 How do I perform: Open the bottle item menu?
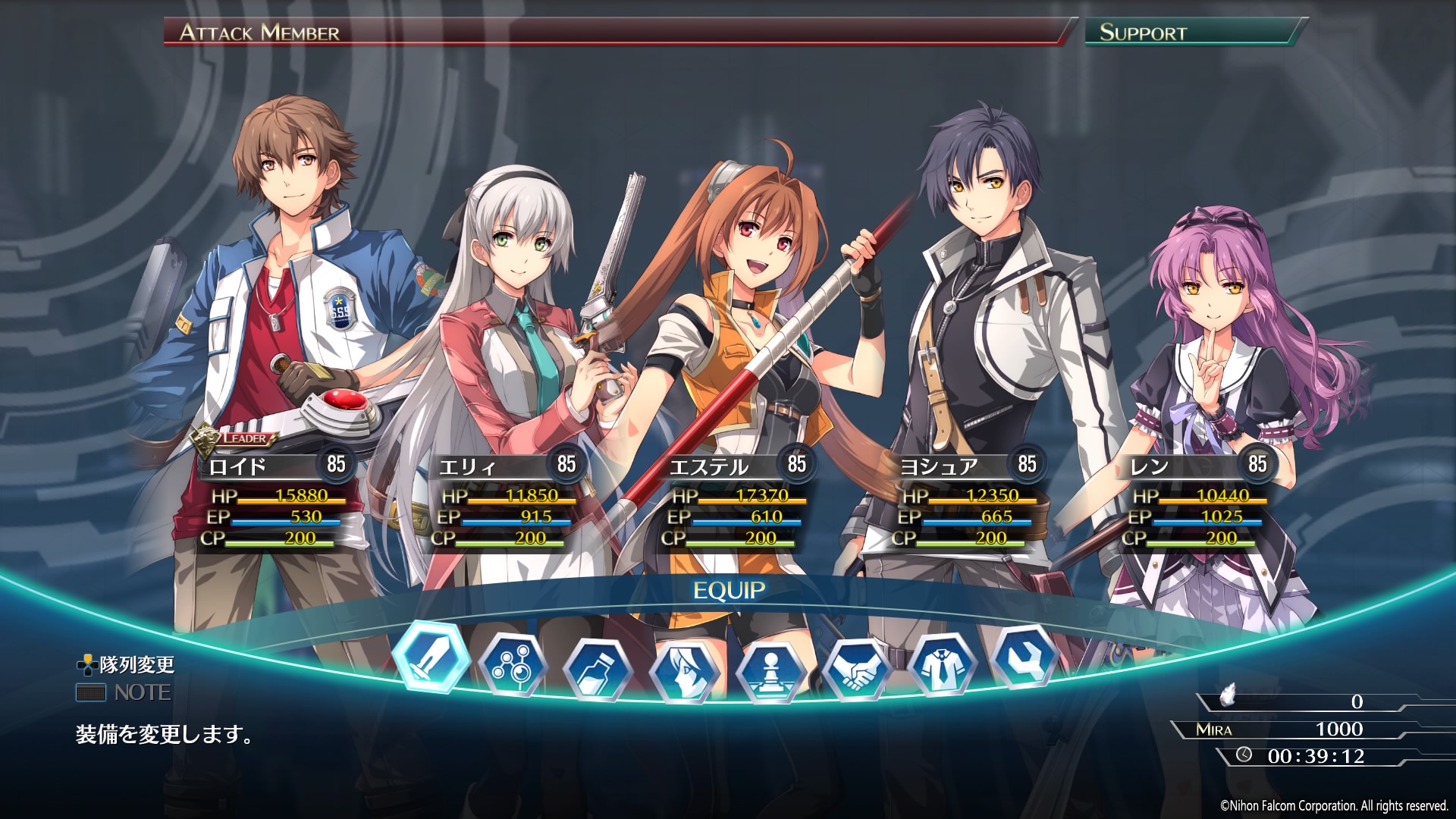tap(598, 670)
